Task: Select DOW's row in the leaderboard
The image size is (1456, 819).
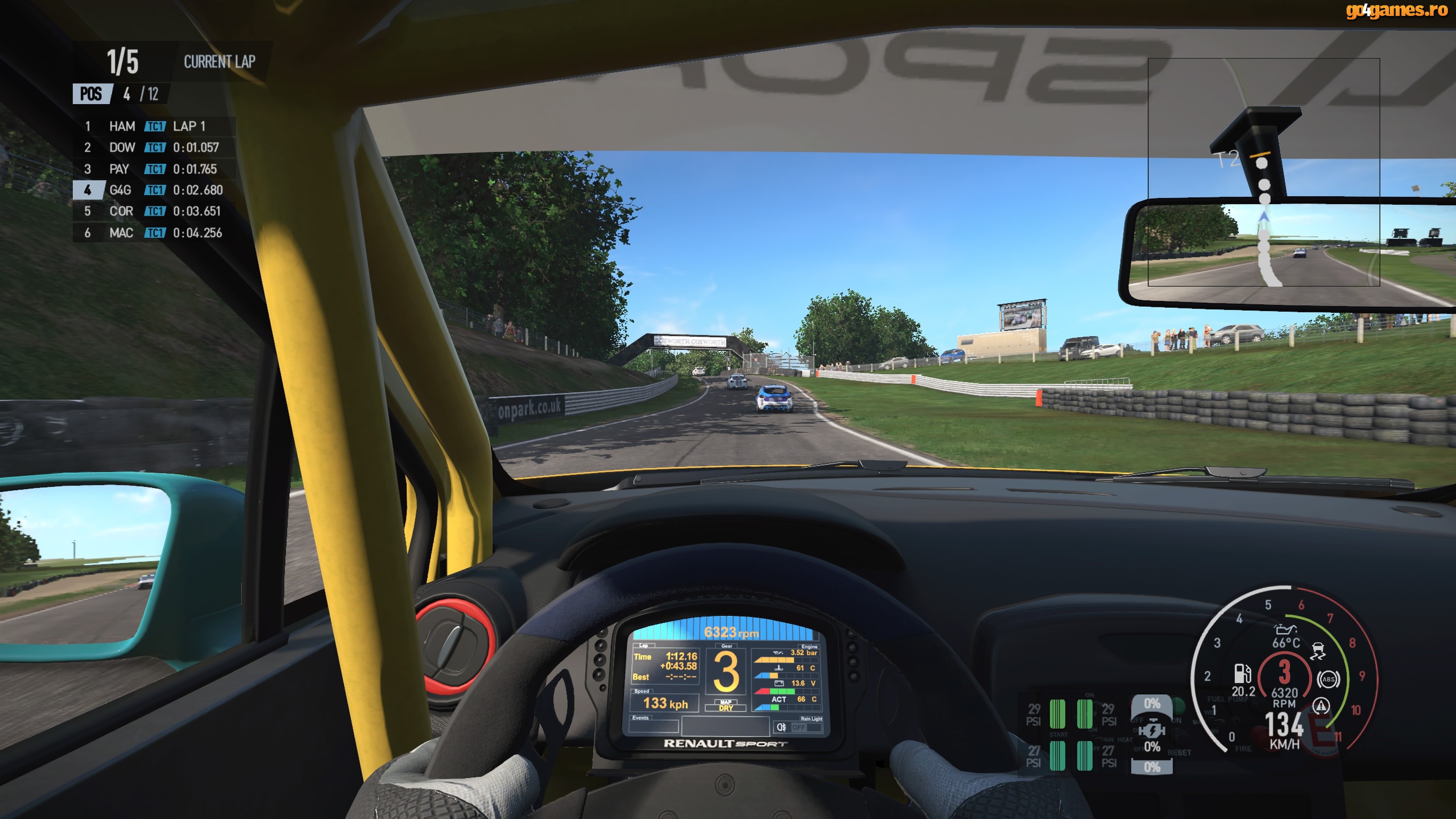Action: coord(152,147)
